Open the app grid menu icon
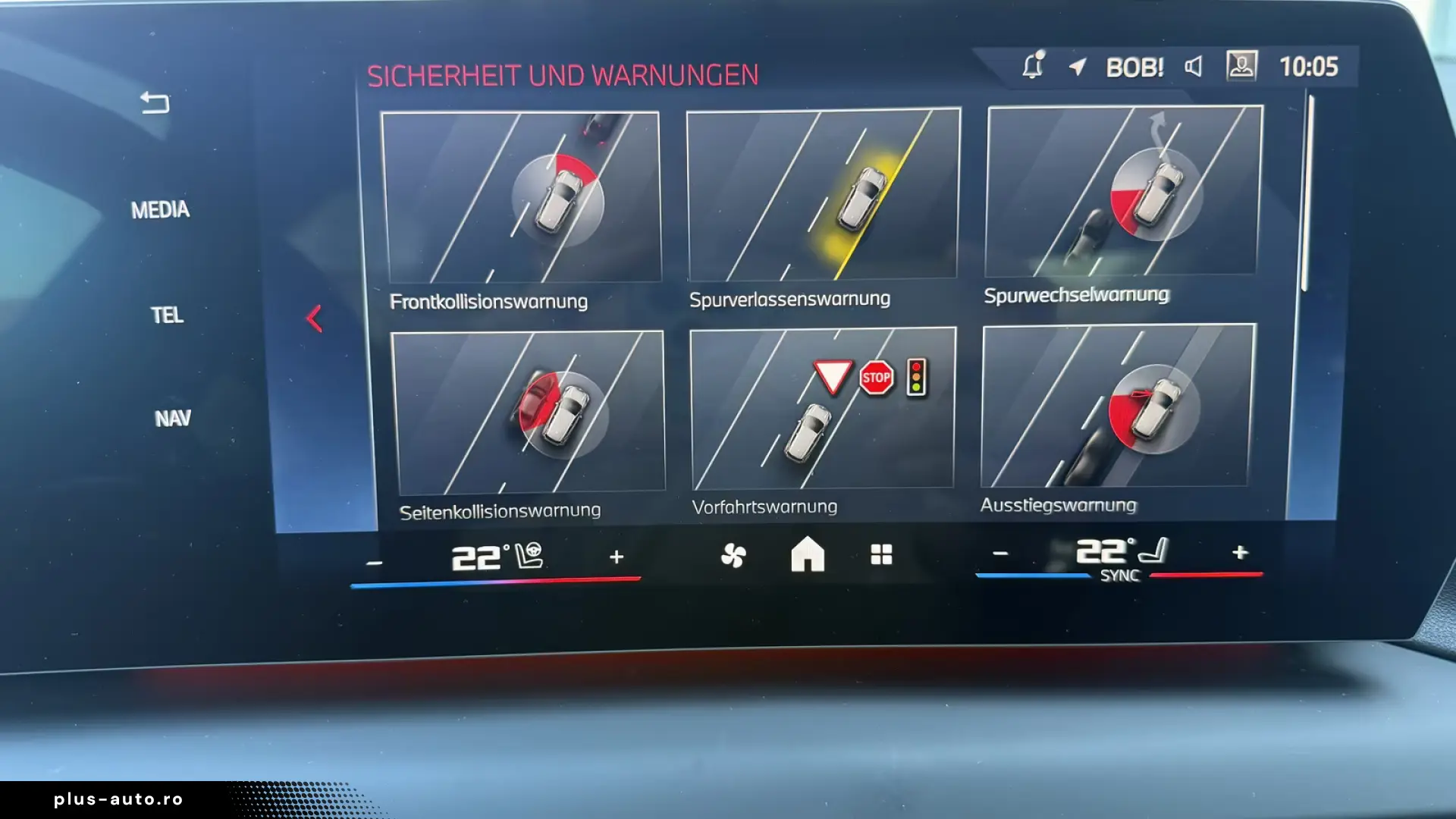Image resolution: width=1456 pixels, height=819 pixels. point(880,556)
